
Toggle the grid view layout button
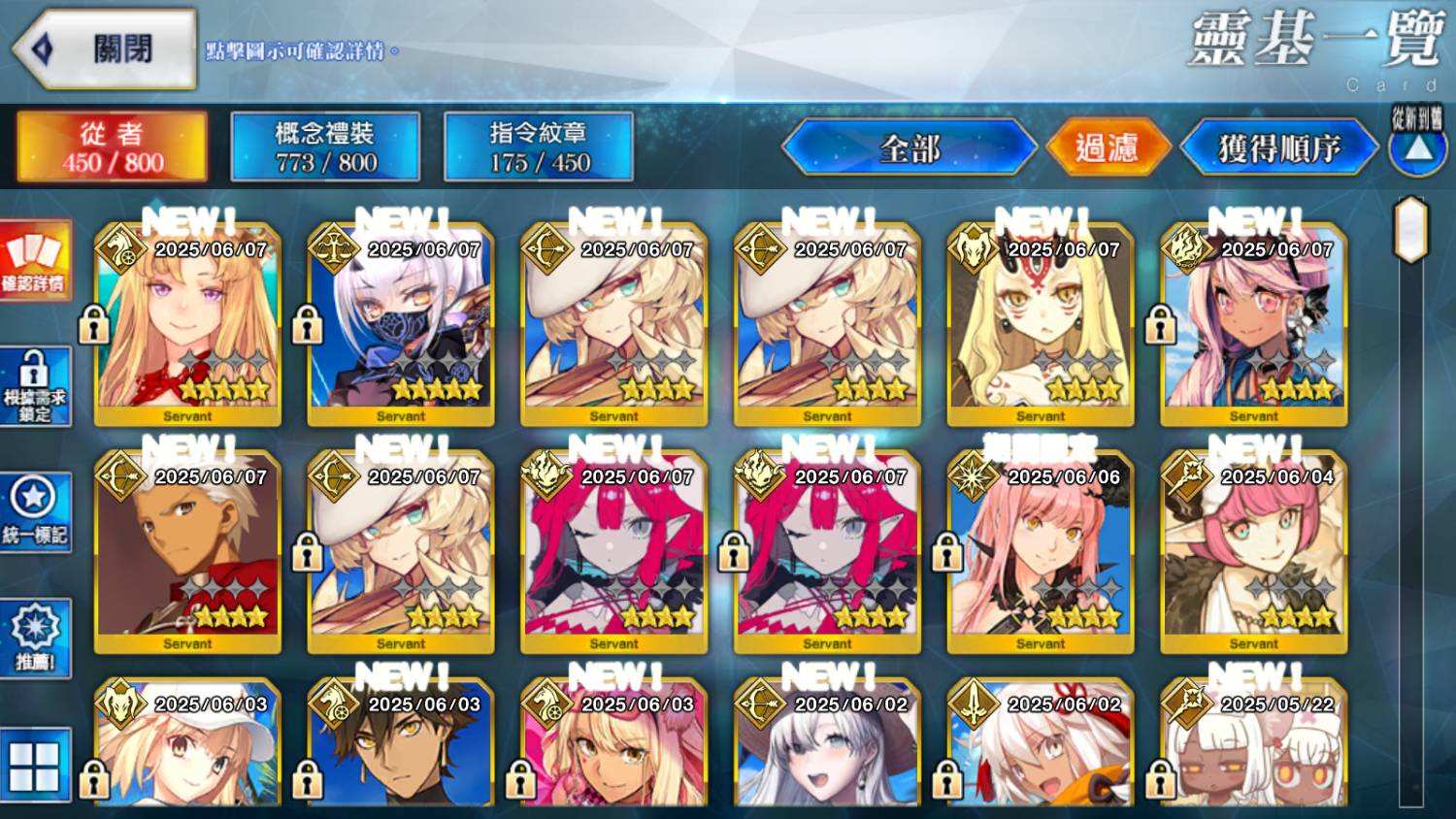tap(35, 766)
